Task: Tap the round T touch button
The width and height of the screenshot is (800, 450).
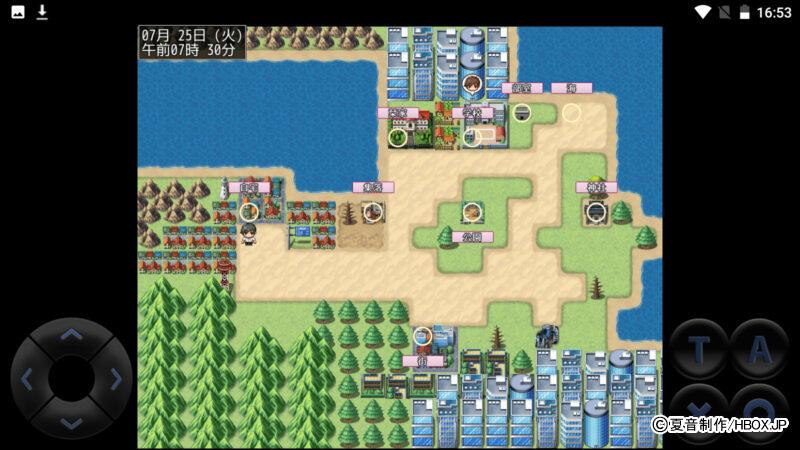Action: pyautogui.click(x=699, y=348)
